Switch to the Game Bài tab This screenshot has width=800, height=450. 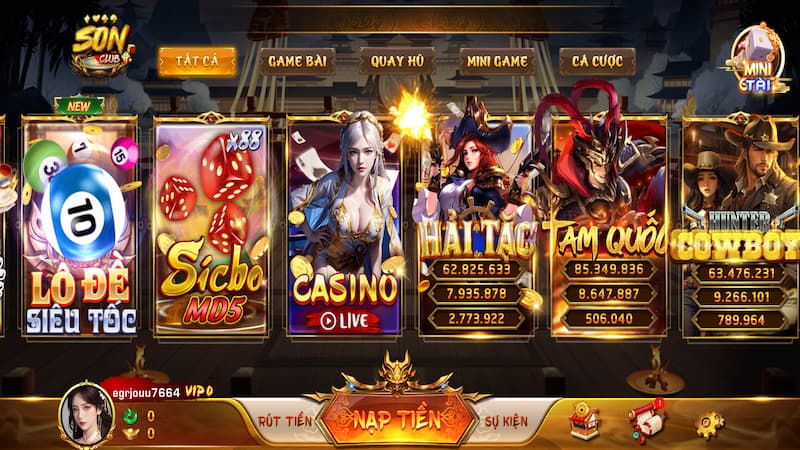297,61
